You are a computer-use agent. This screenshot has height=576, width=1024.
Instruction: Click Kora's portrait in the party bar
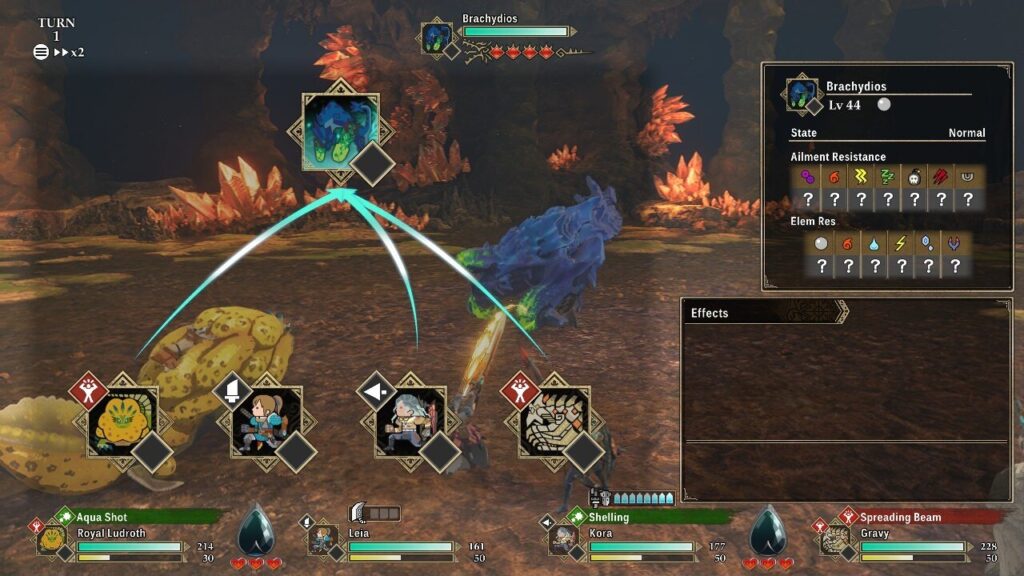tap(563, 540)
